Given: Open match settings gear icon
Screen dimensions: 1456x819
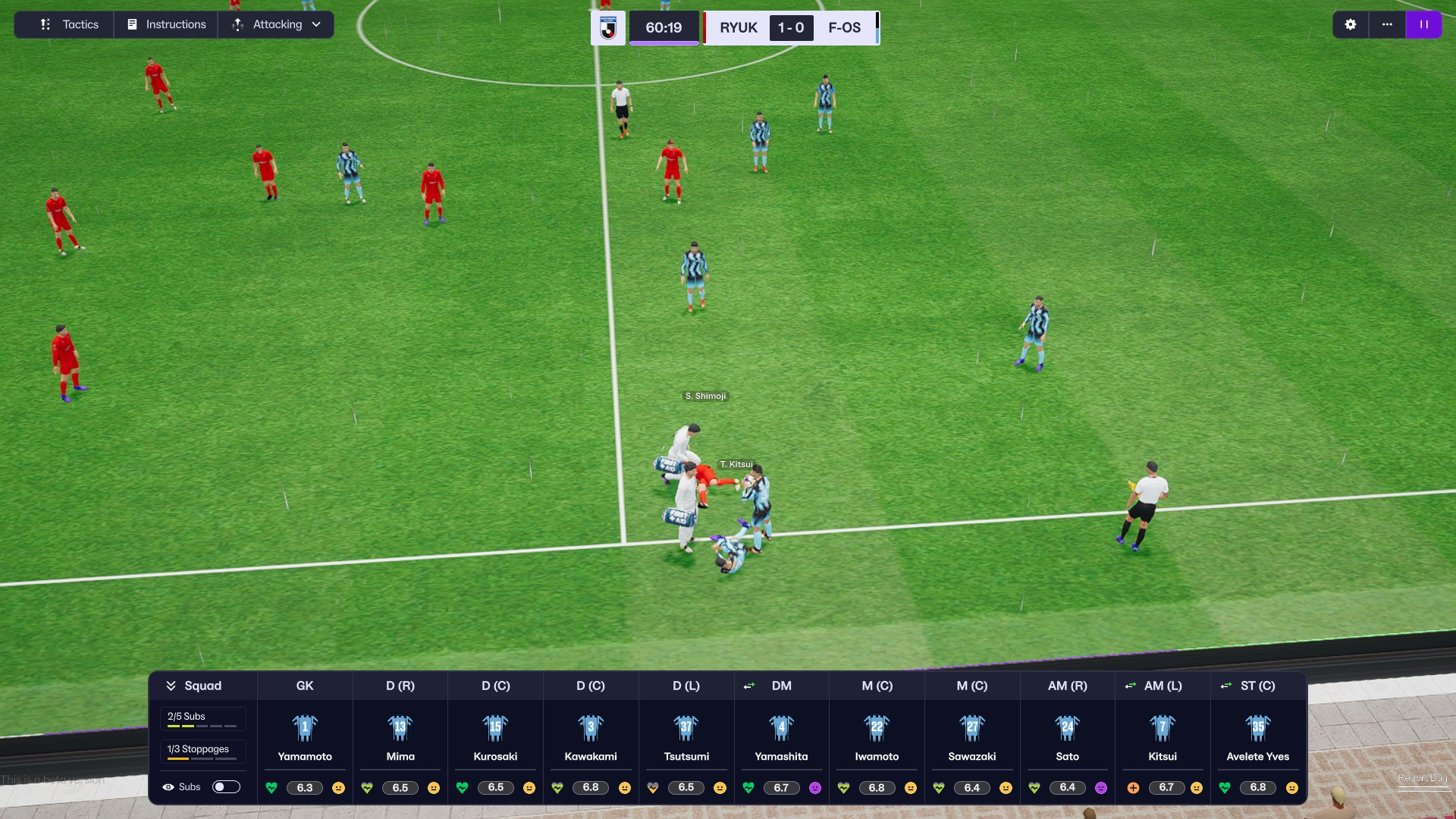Looking at the screenshot, I should pos(1350,24).
